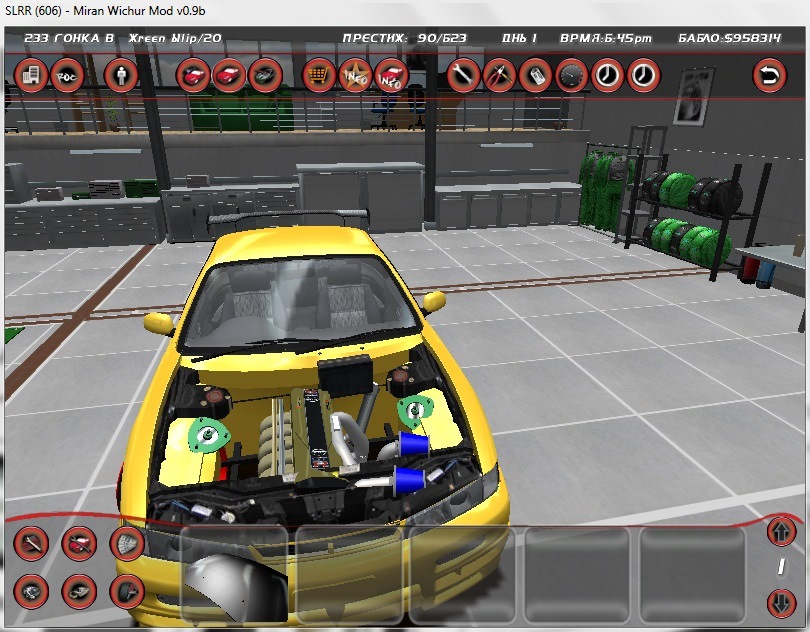Activate the wrench tool

[x=462, y=75]
